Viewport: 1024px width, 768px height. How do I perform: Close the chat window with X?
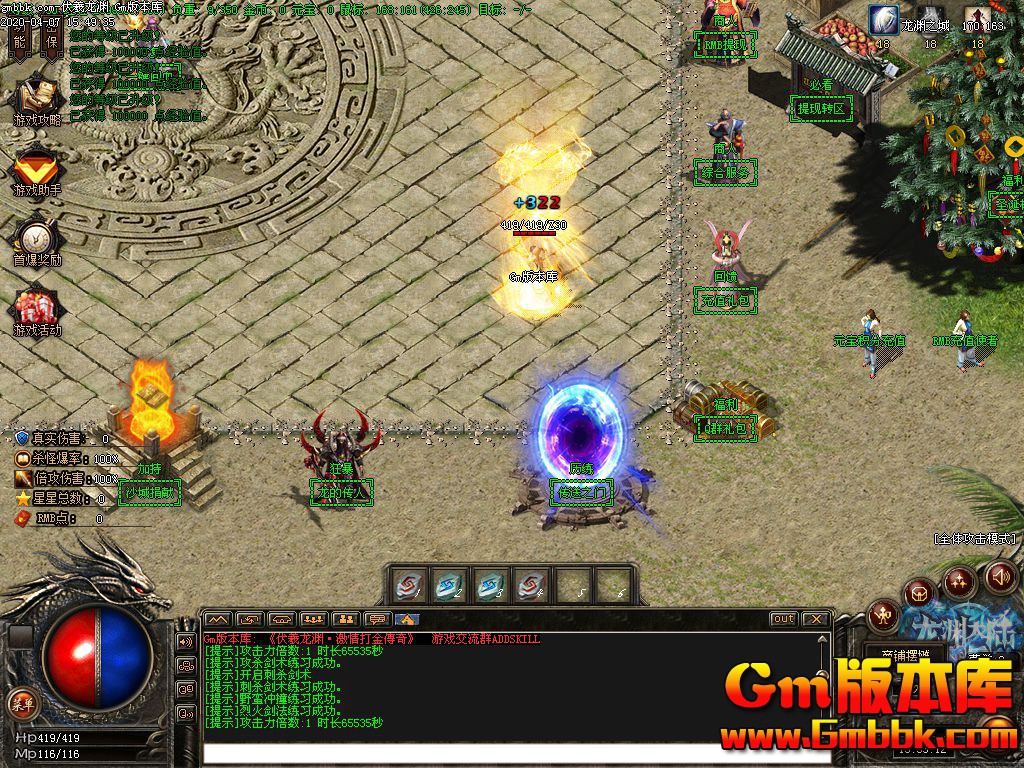(x=816, y=619)
